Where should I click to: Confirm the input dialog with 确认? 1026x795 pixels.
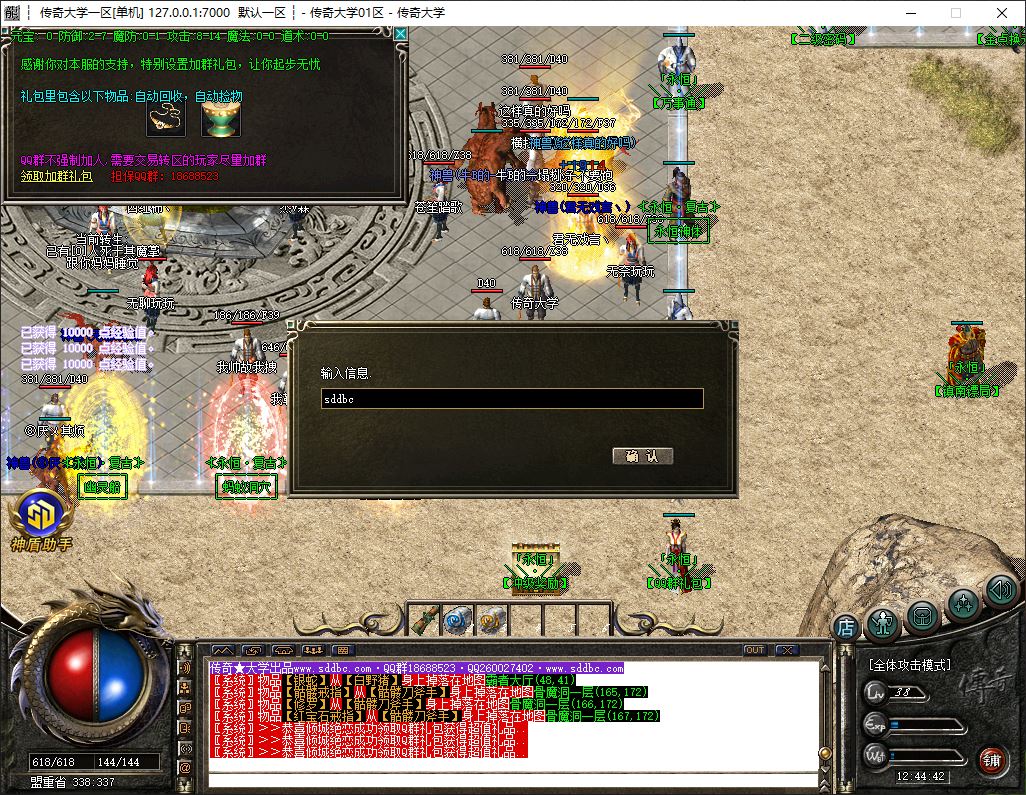pyautogui.click(x=642, y=456)
